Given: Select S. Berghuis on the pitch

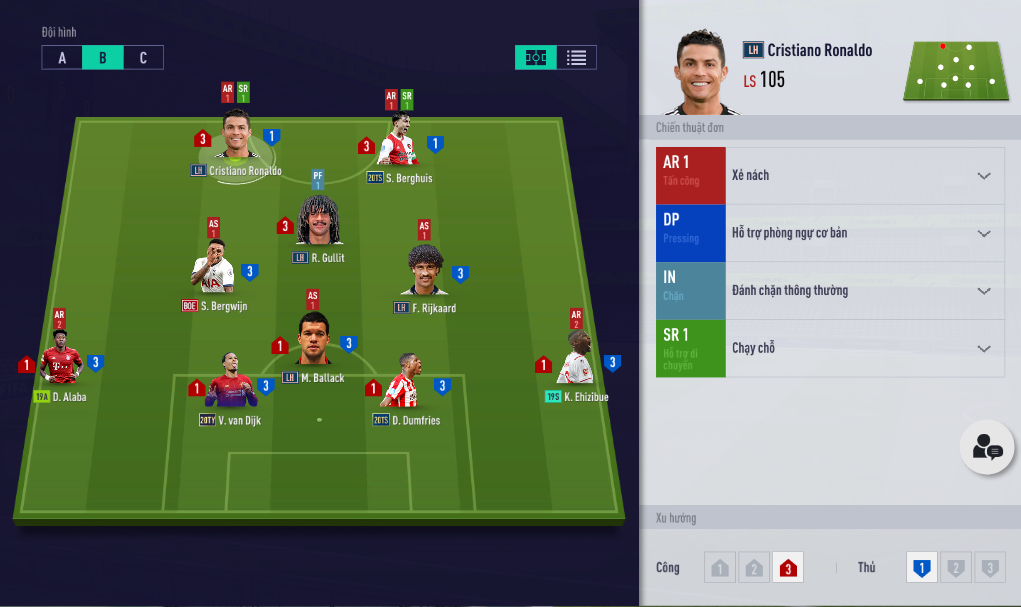Looking at the screenshot, I should pyautogui.click(x=398, y=146).
